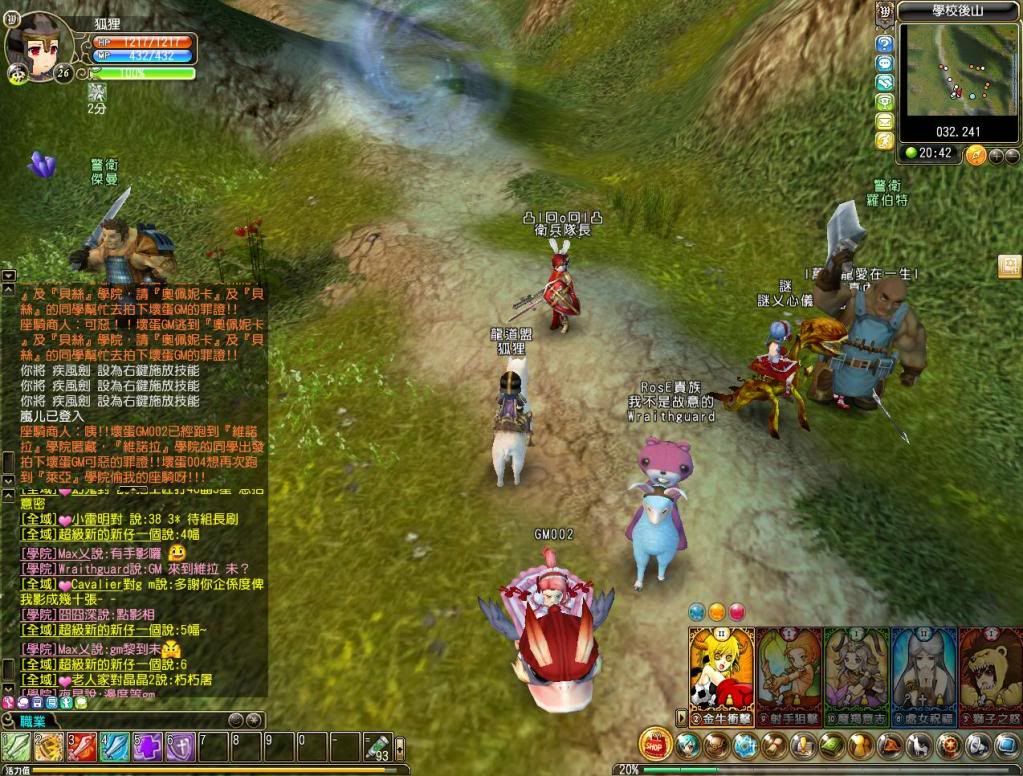Open the blue question mark help icon
This screenshot has width=1023, height=776.
click(884, 44)
